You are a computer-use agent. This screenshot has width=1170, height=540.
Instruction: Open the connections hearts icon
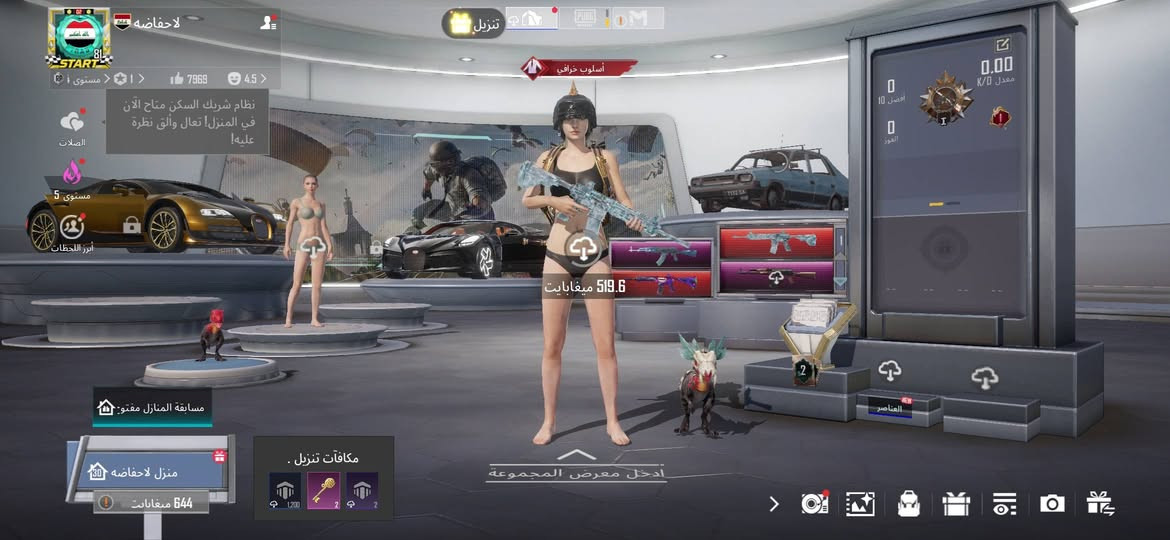(x=72, y=125)
